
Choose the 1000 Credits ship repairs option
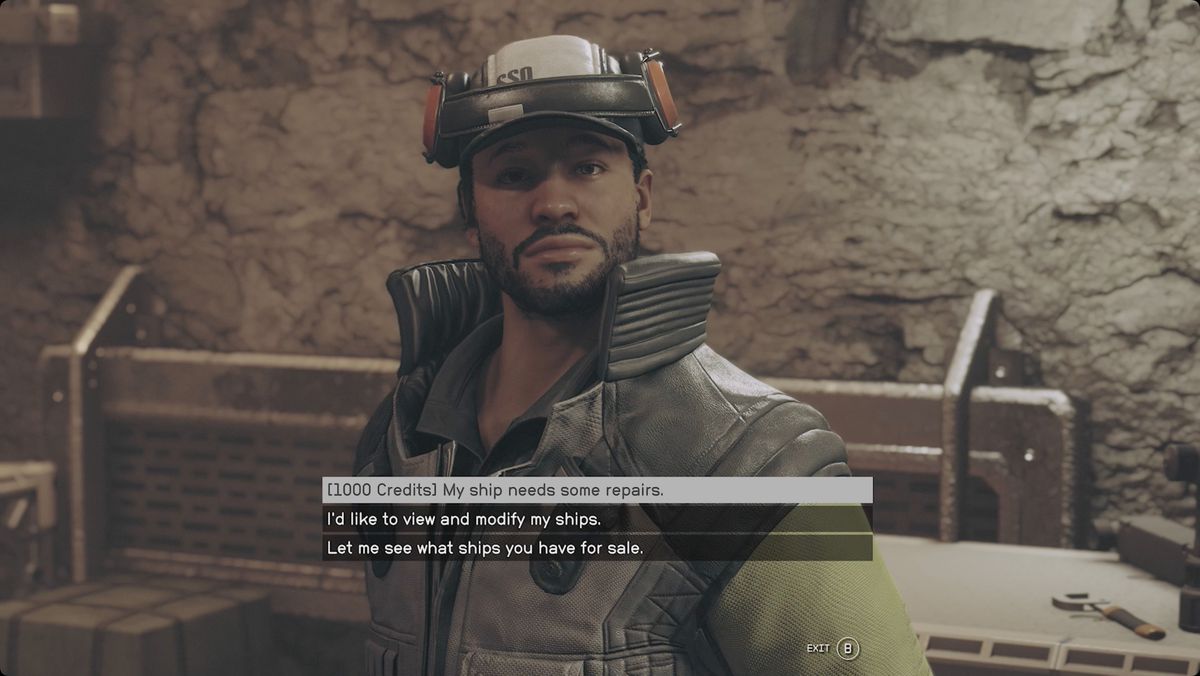[596, 490]
